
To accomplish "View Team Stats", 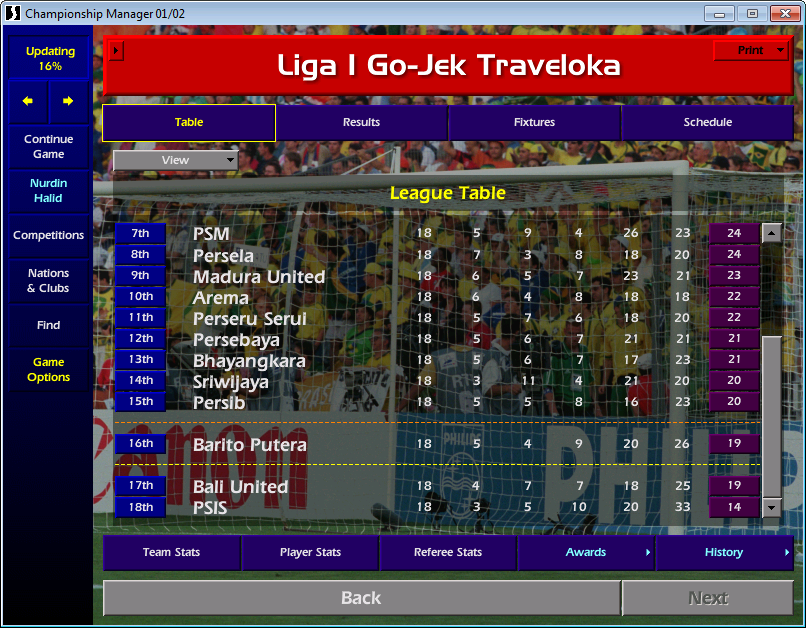I will 171,552.
